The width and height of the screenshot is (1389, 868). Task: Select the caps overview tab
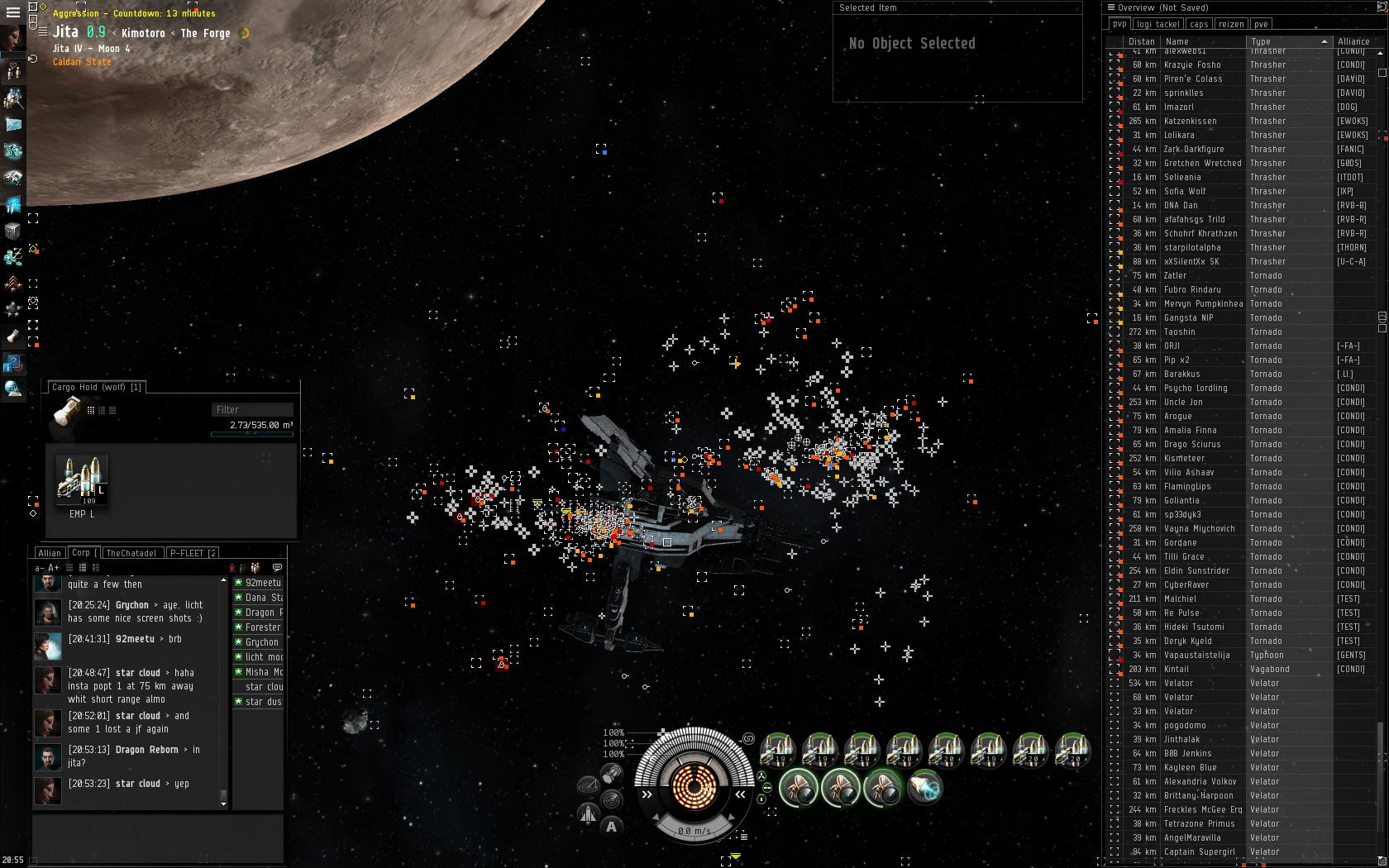[x=1199, y=24]
